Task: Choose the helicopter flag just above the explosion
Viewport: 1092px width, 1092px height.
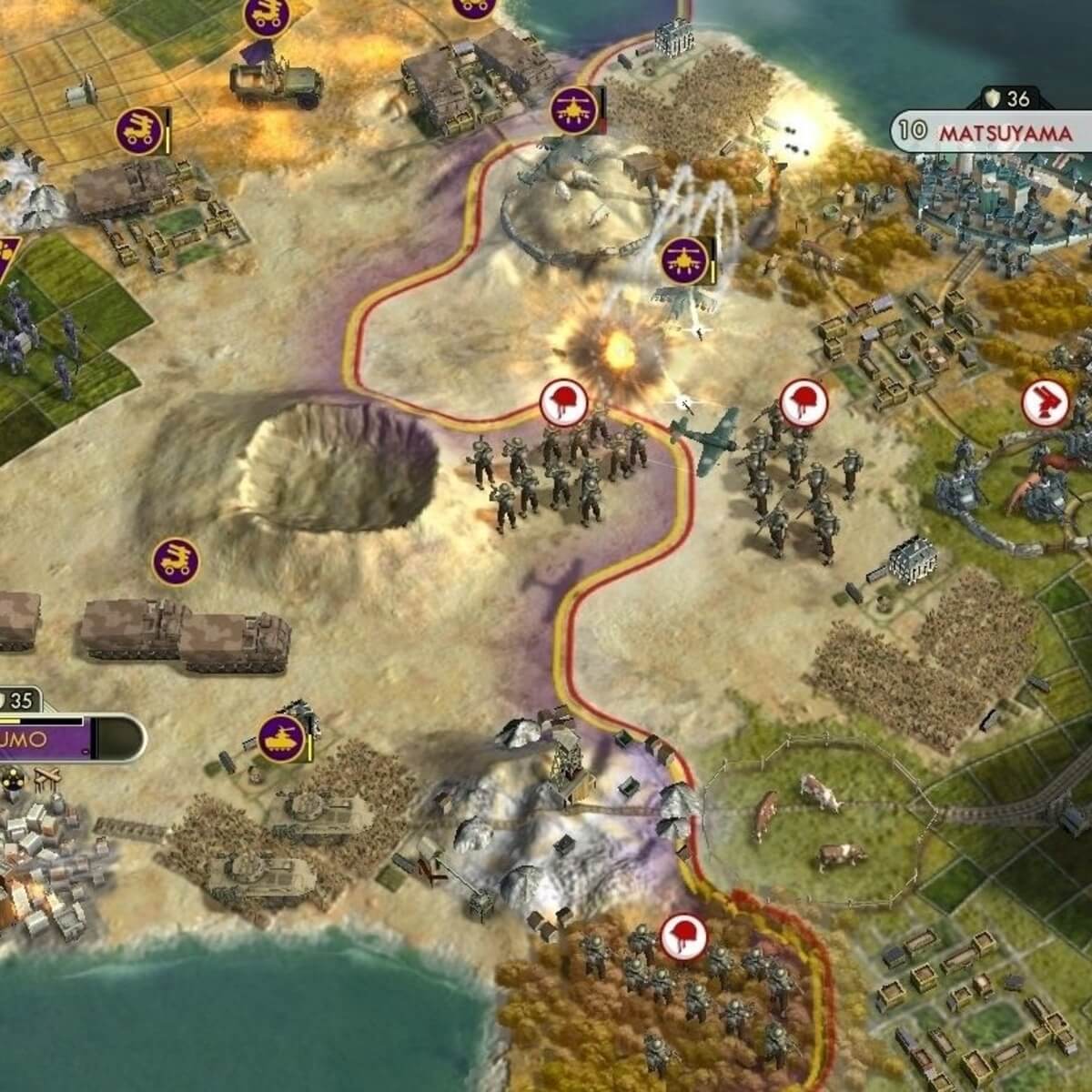Action: click(684, 260)
